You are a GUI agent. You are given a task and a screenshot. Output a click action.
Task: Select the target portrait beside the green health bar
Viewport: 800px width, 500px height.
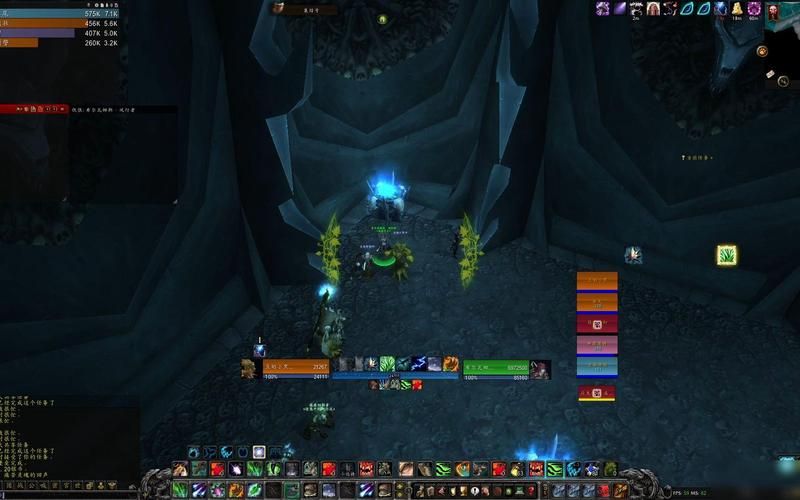tap(540, 369)
